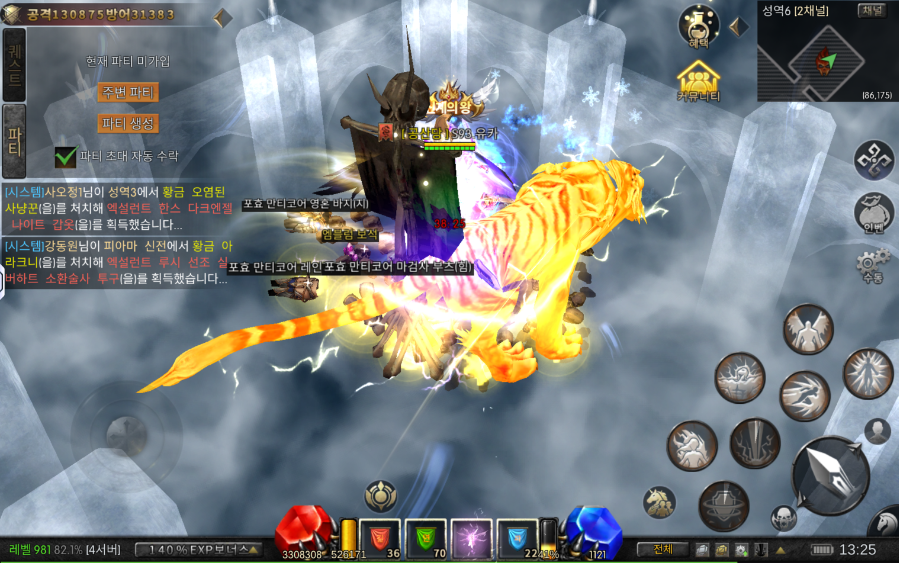899x563 pixels.
Task: Toggle the 파티 초대 자동 수락 checkbox
Action: 66,156
